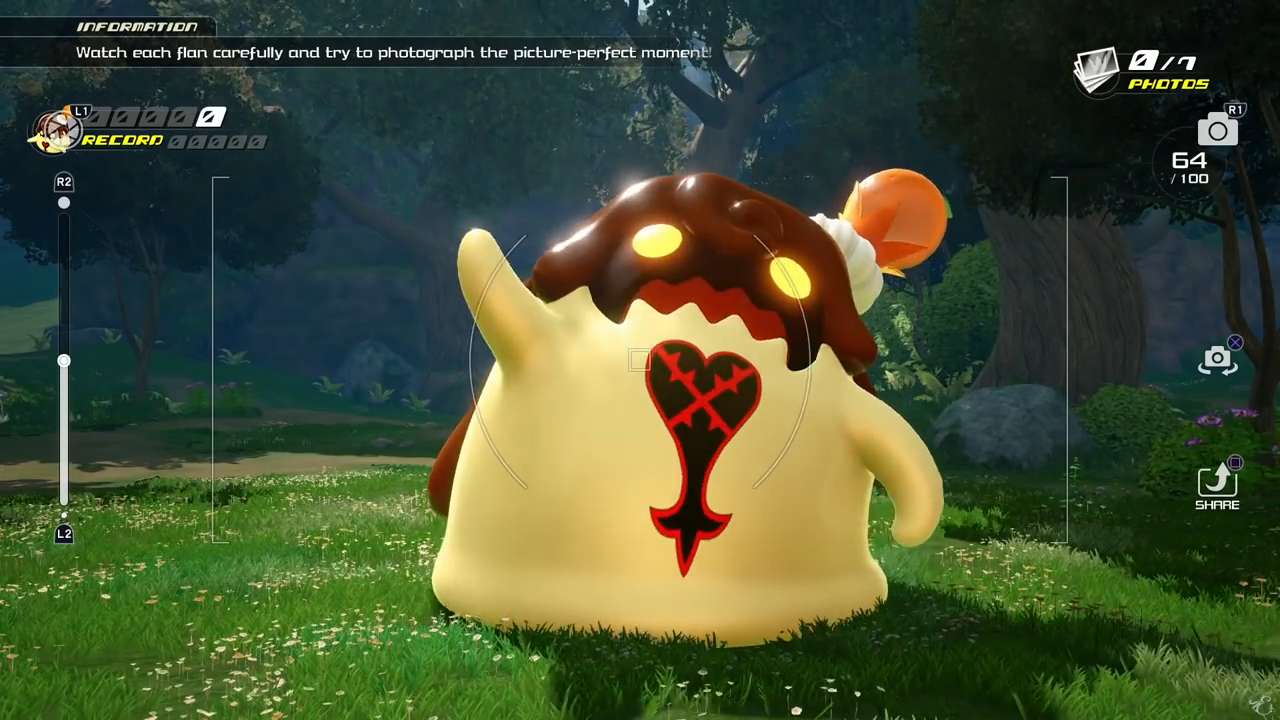Click the center focus reticle square
Viewport: 1280px width, 720px height.
coord(637,360)
